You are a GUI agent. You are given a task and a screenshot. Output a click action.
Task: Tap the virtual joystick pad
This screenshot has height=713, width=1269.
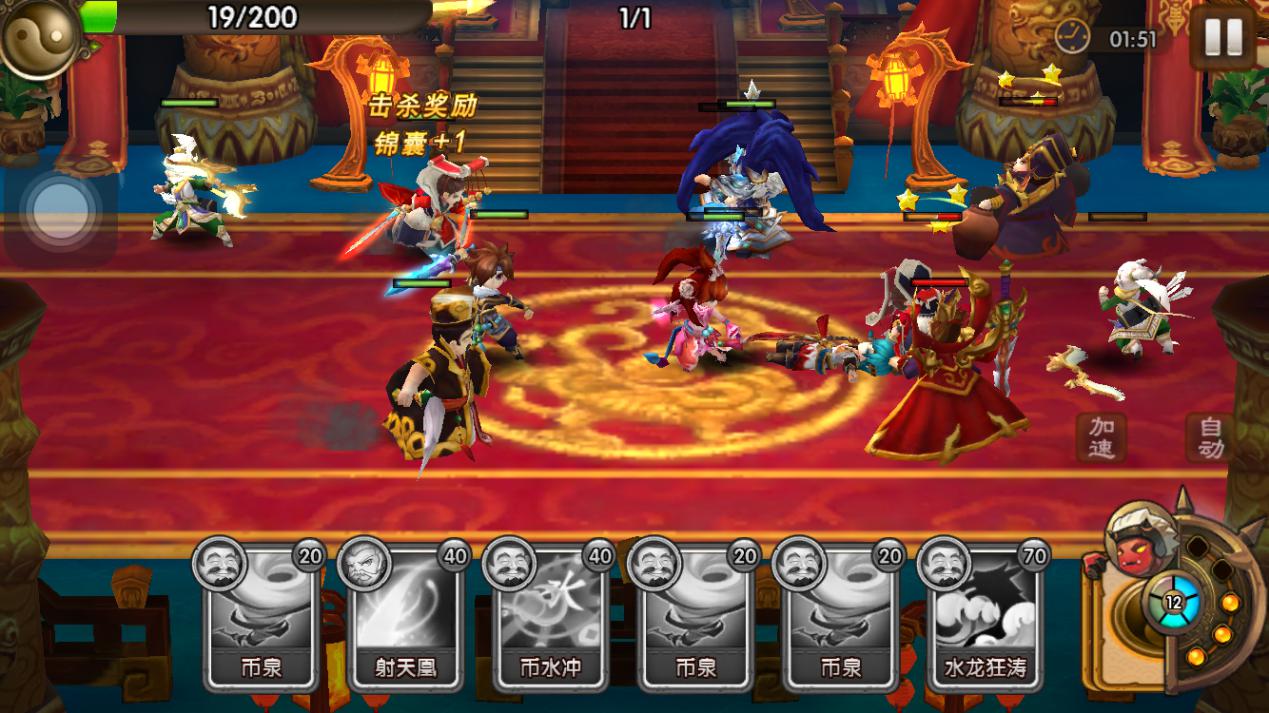[62, 212]
